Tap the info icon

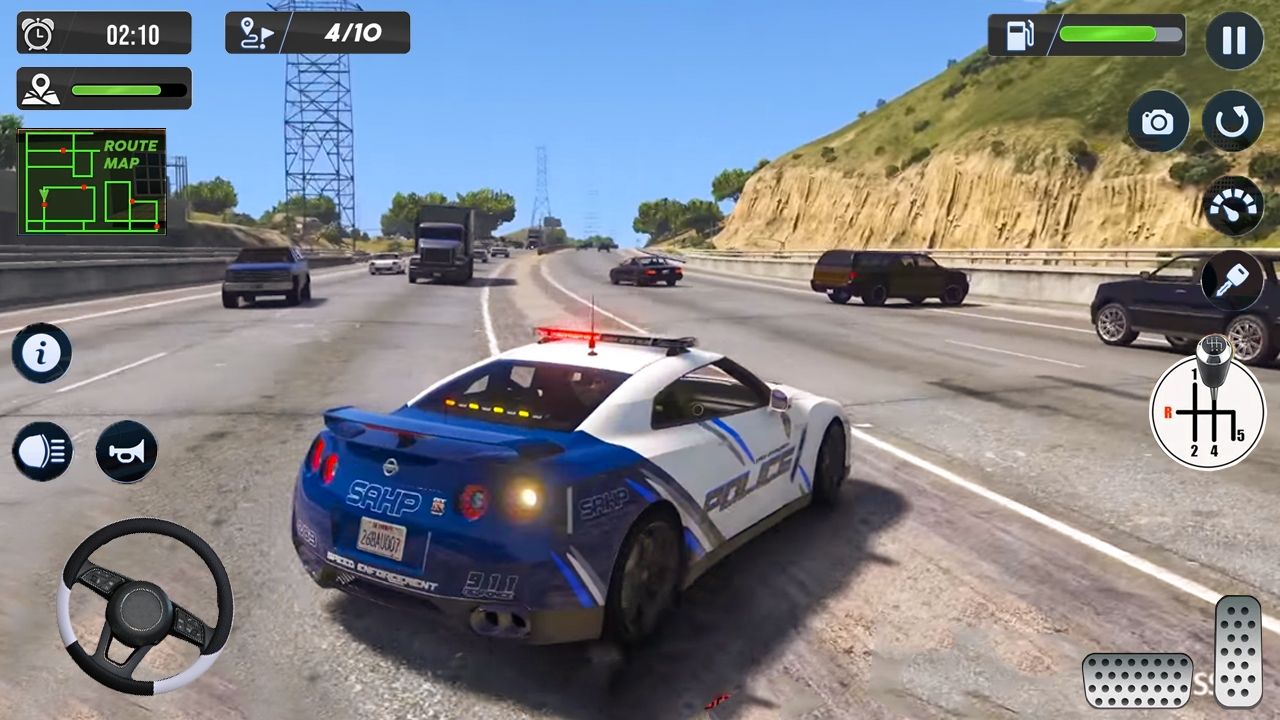41,352
